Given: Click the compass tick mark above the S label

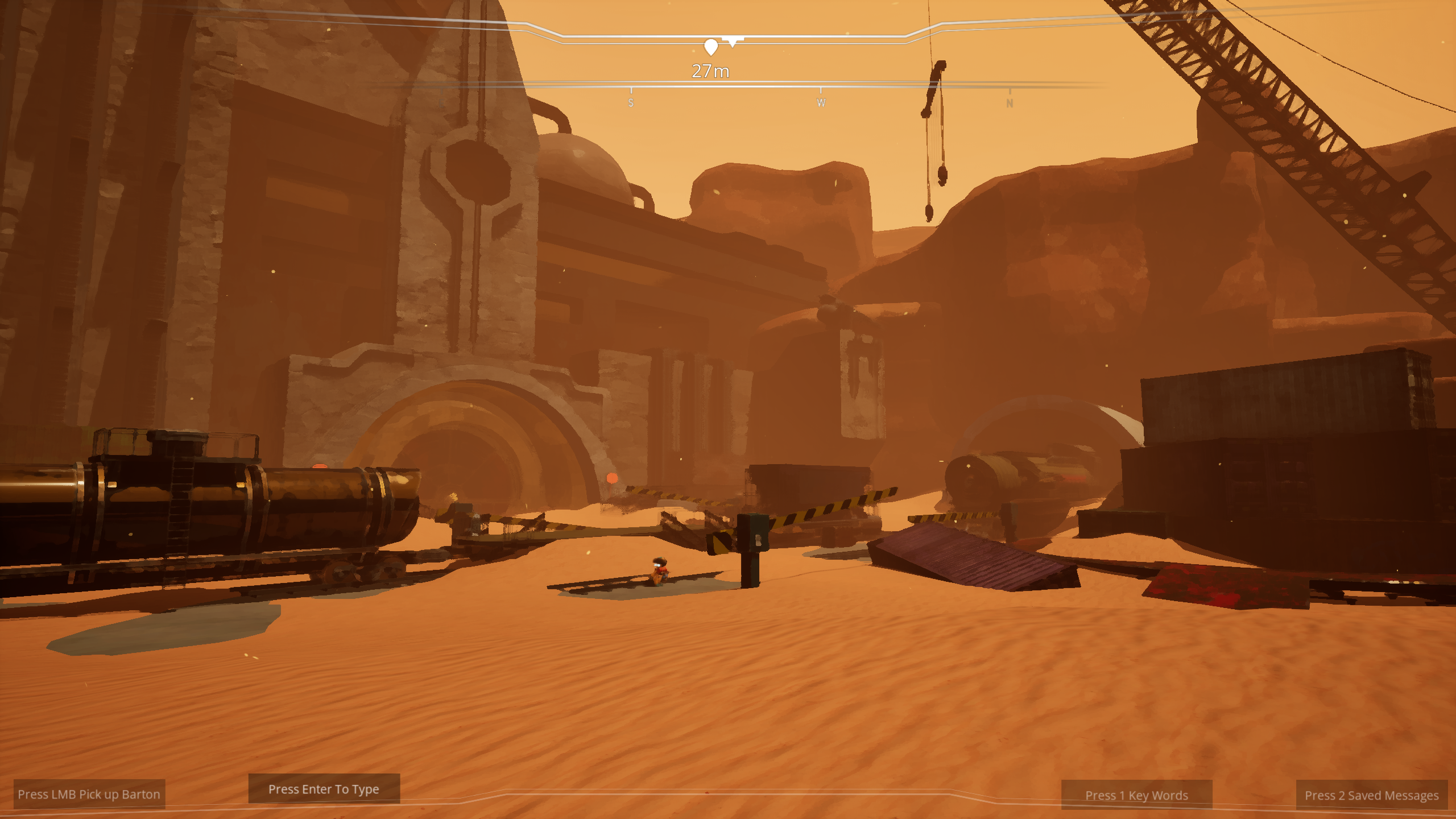Looking at the screenshot, I should click(631, 90).
